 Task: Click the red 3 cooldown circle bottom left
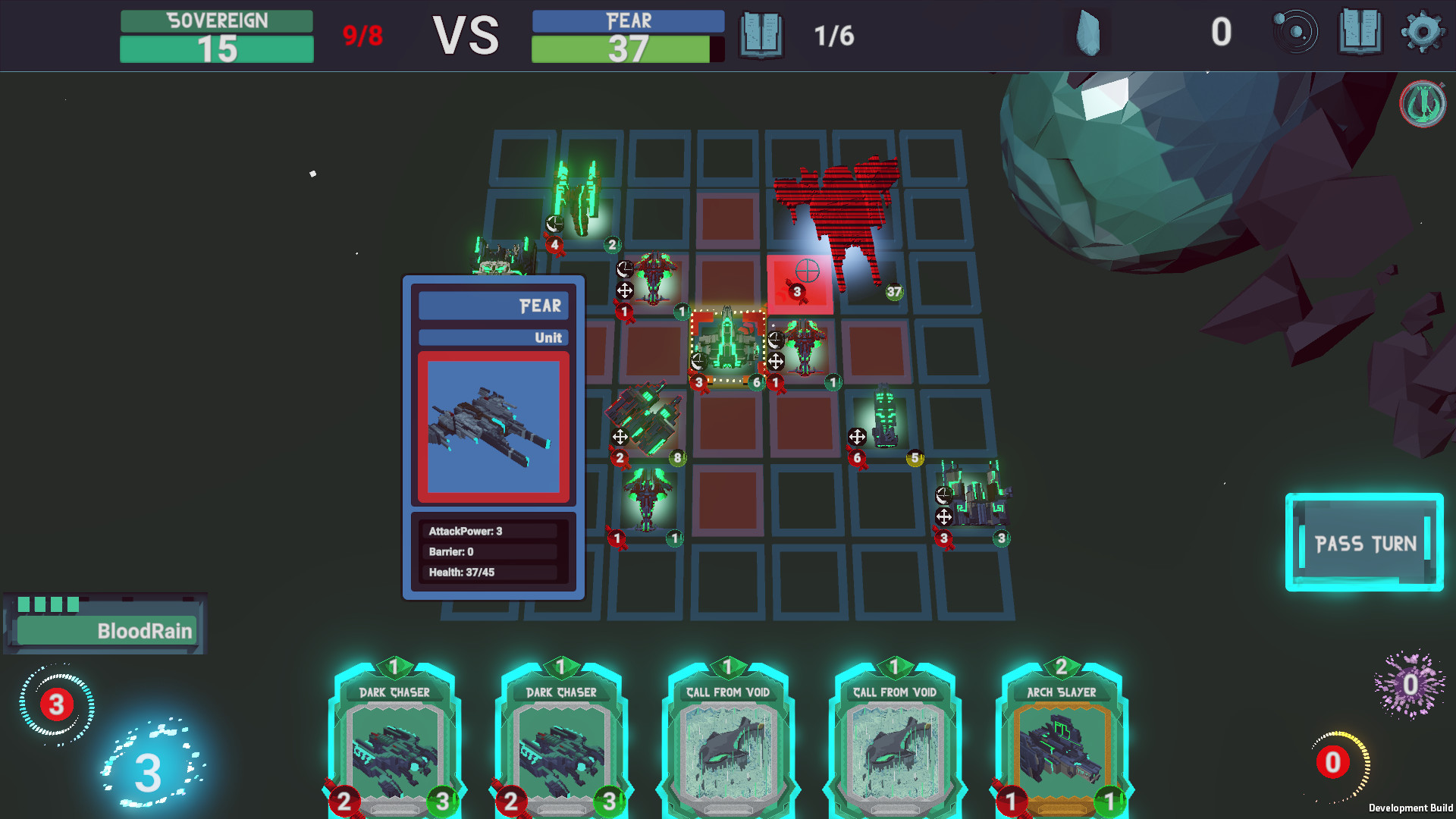55,704
